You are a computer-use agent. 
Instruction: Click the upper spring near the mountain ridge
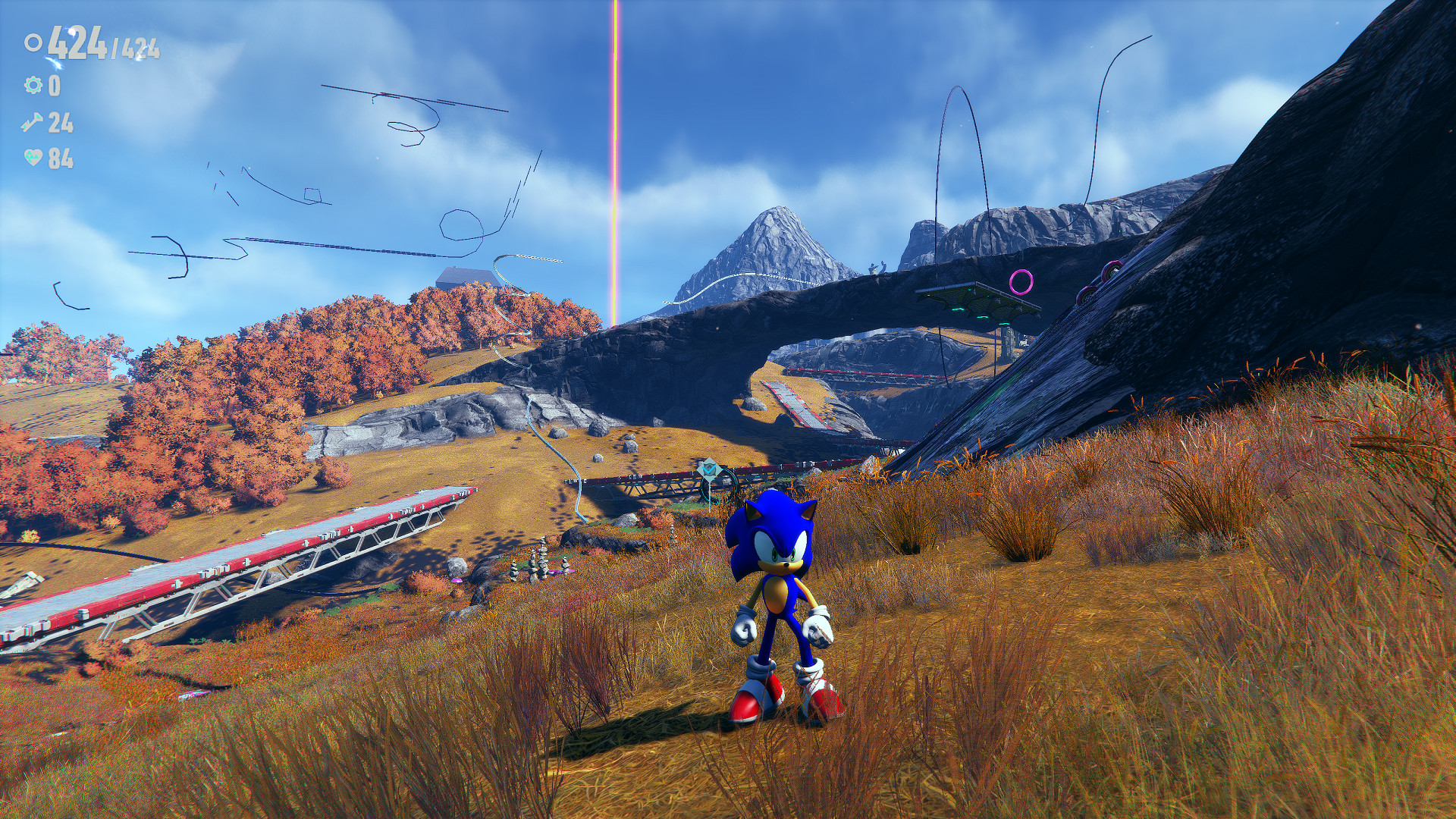[x=1112, y=269]
